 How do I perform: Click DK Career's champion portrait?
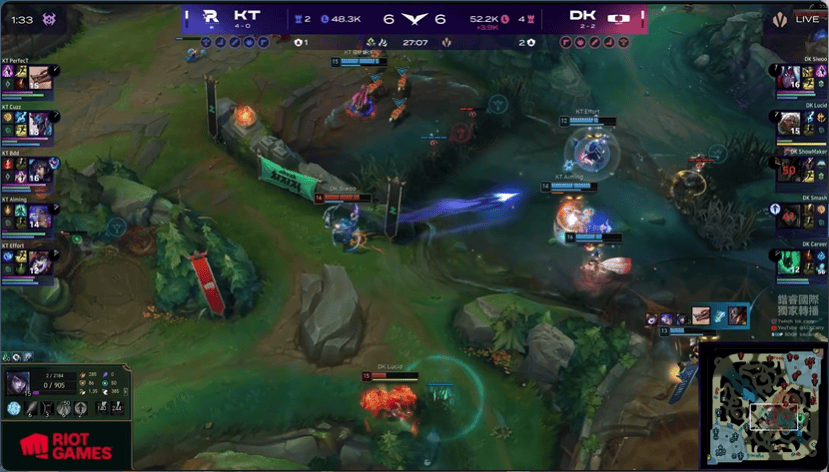[x=789, y=262]
